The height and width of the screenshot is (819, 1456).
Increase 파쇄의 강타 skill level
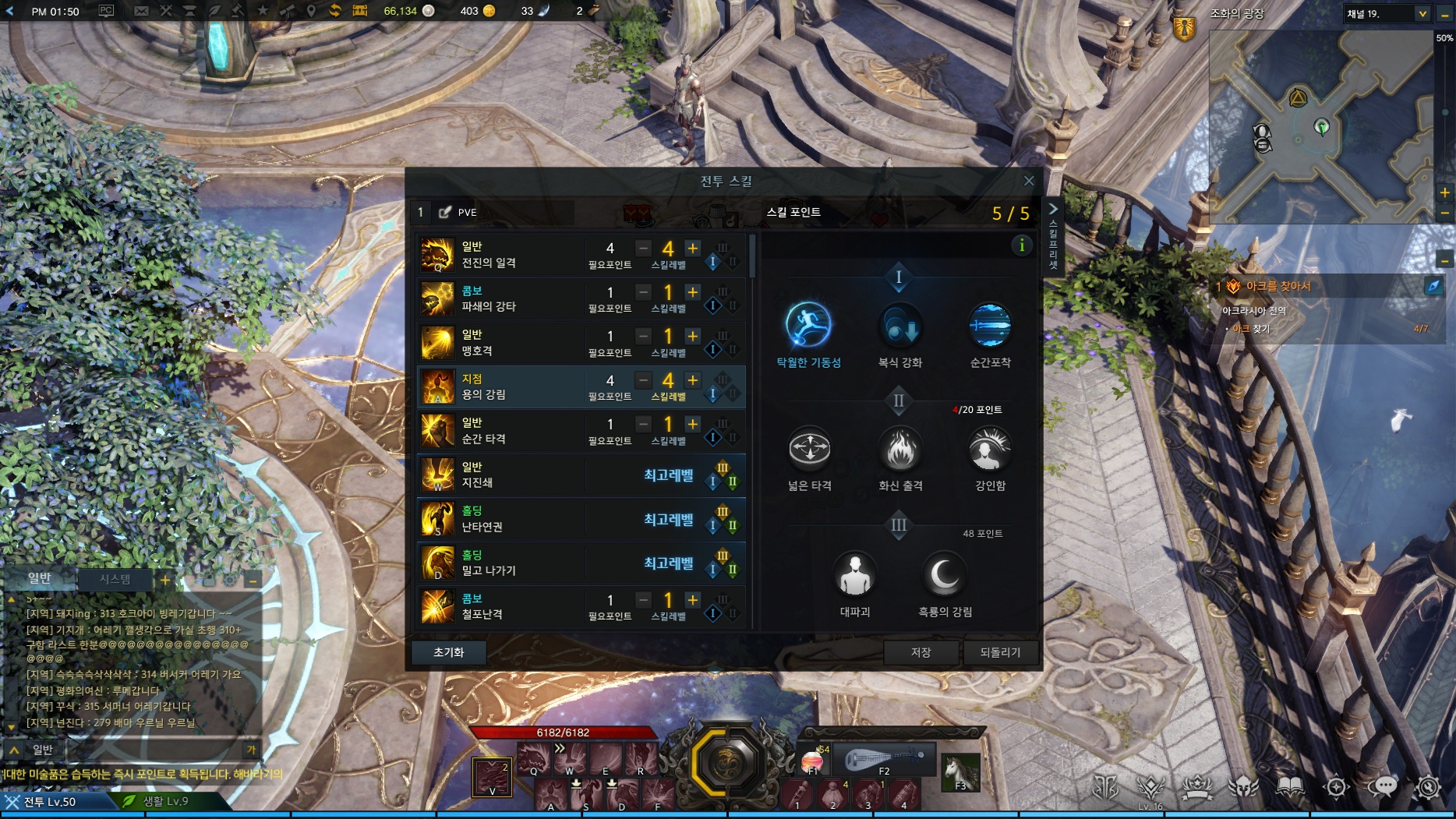click(692, 292)
